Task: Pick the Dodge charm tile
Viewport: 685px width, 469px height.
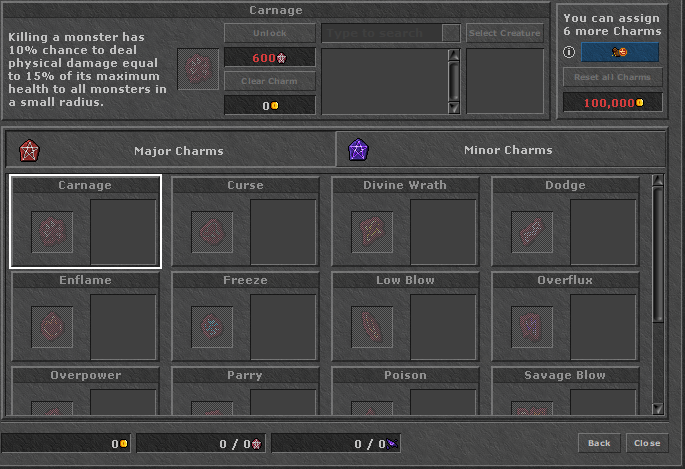Action: click(x=565, y=222)
